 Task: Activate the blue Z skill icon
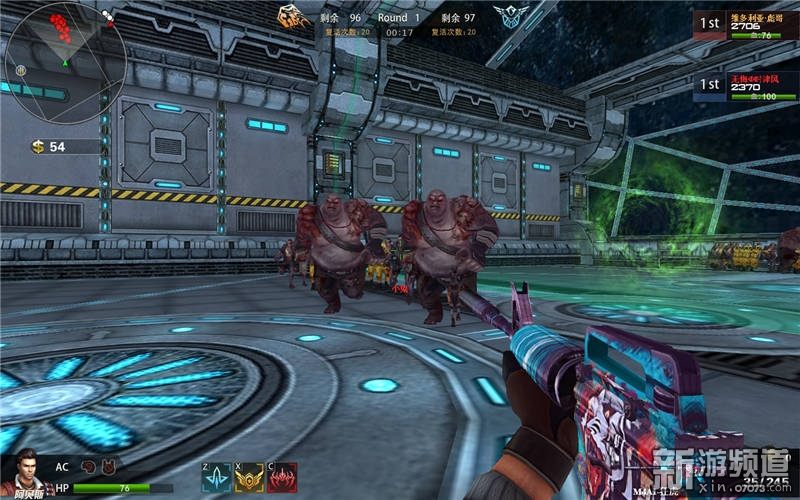tap(215, 478)
